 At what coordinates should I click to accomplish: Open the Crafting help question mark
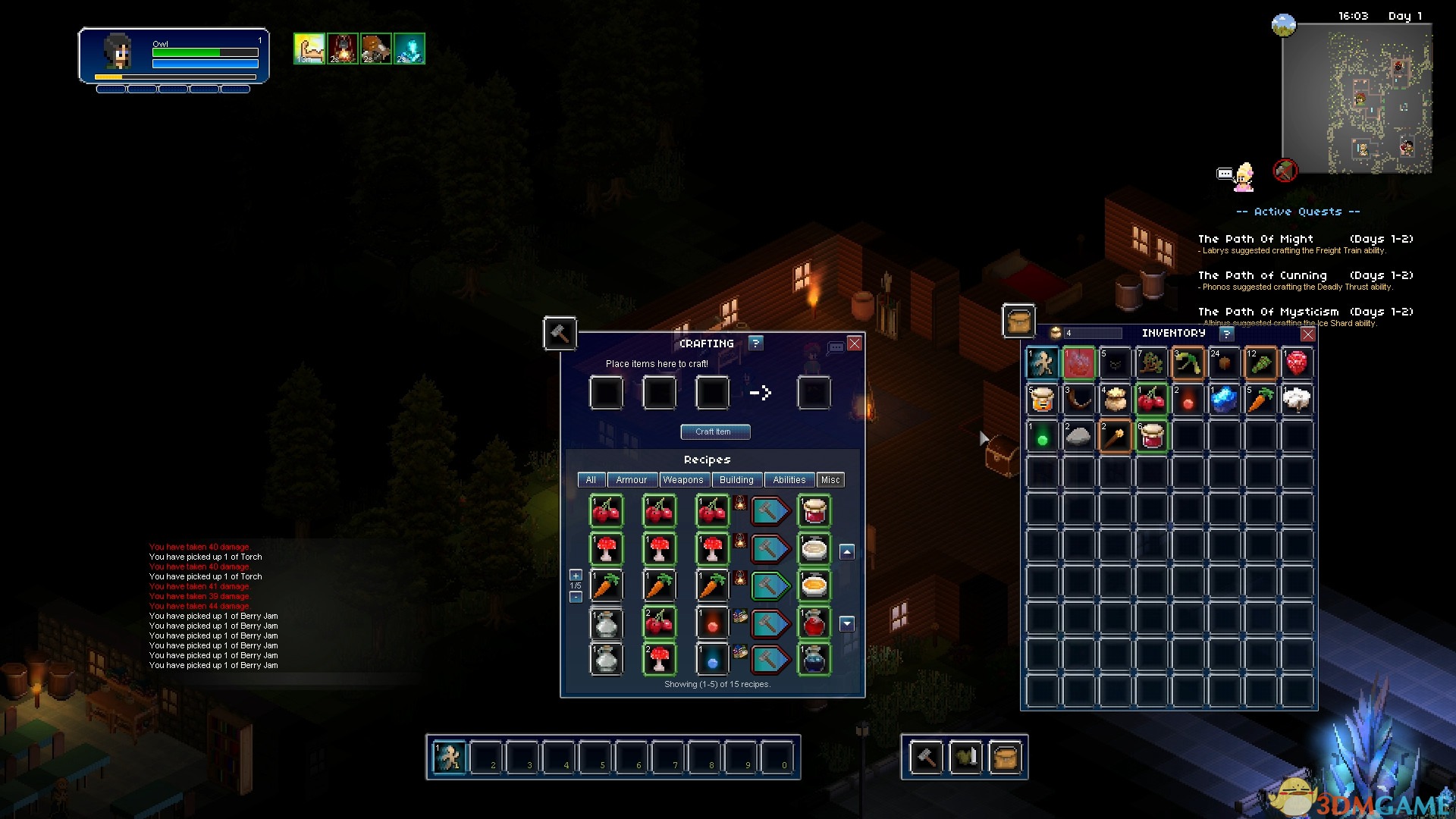pyautogui.click(x=755, y=343)
